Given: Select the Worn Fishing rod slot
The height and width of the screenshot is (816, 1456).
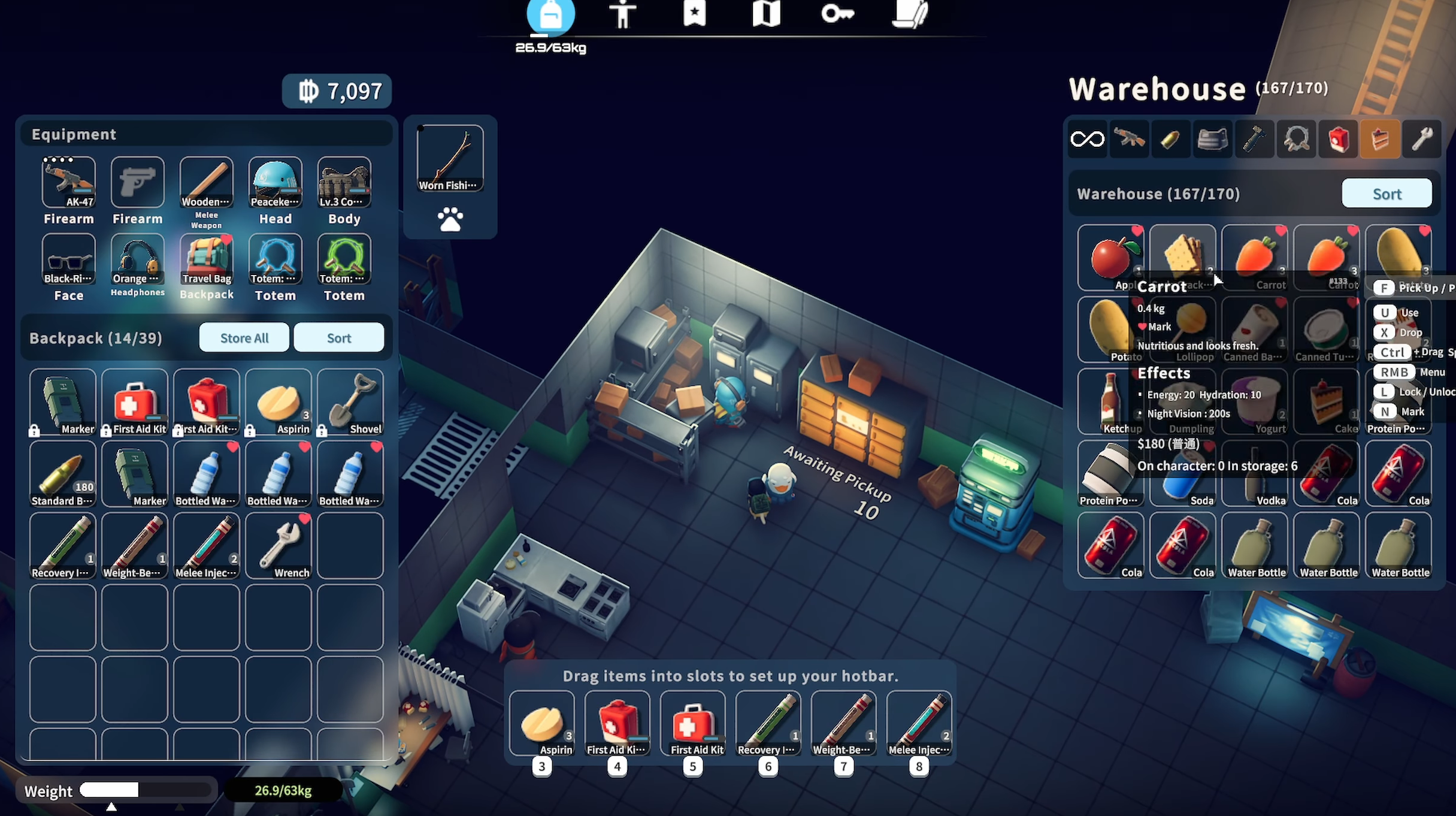Looking at the screenshot, I should click(450, 158).
